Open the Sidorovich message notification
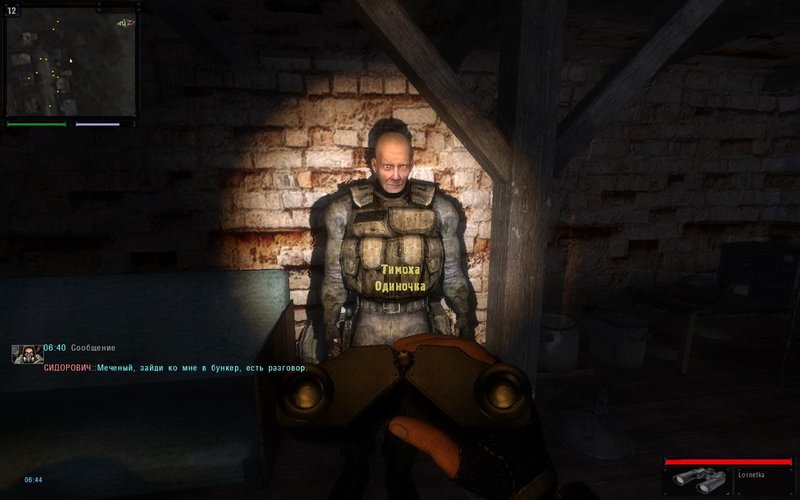This screenshot has height=500, width=800. [x=176, y=368]
